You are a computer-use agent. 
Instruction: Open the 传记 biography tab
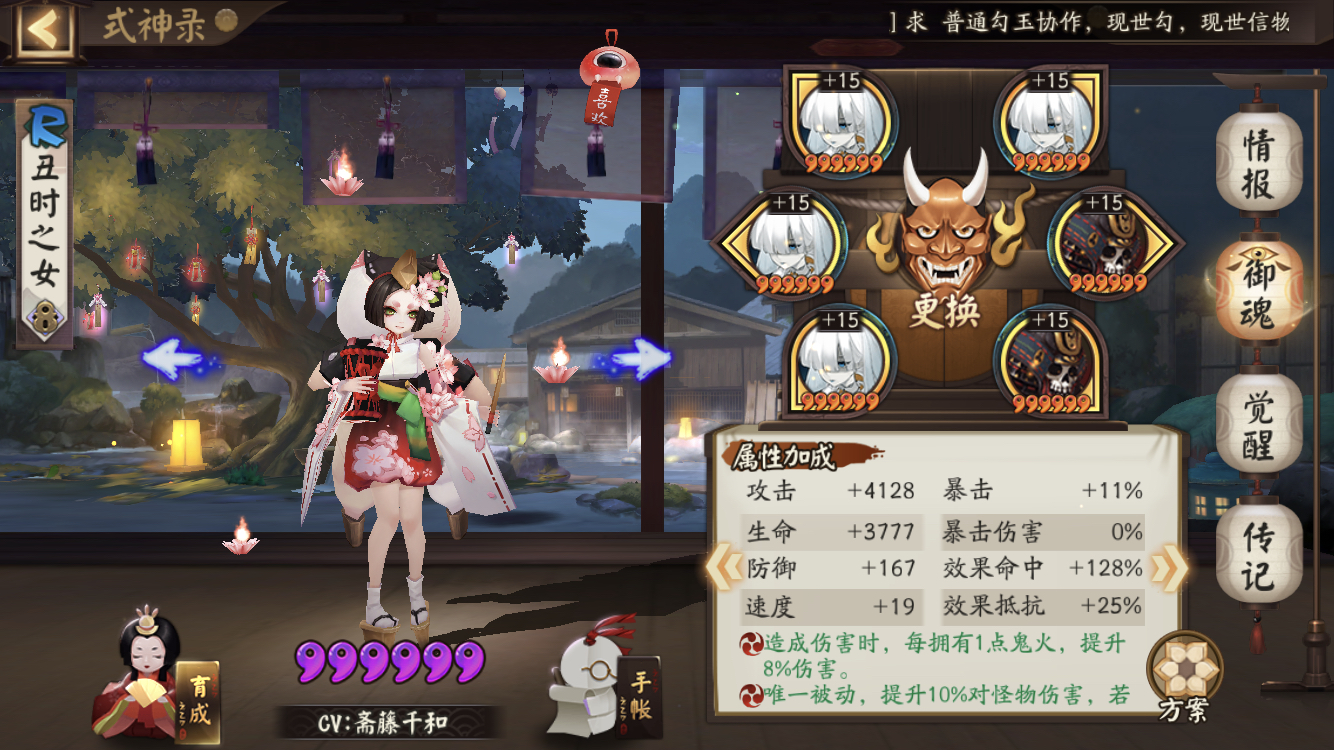pyautogui.click(x=1259, y=556)
